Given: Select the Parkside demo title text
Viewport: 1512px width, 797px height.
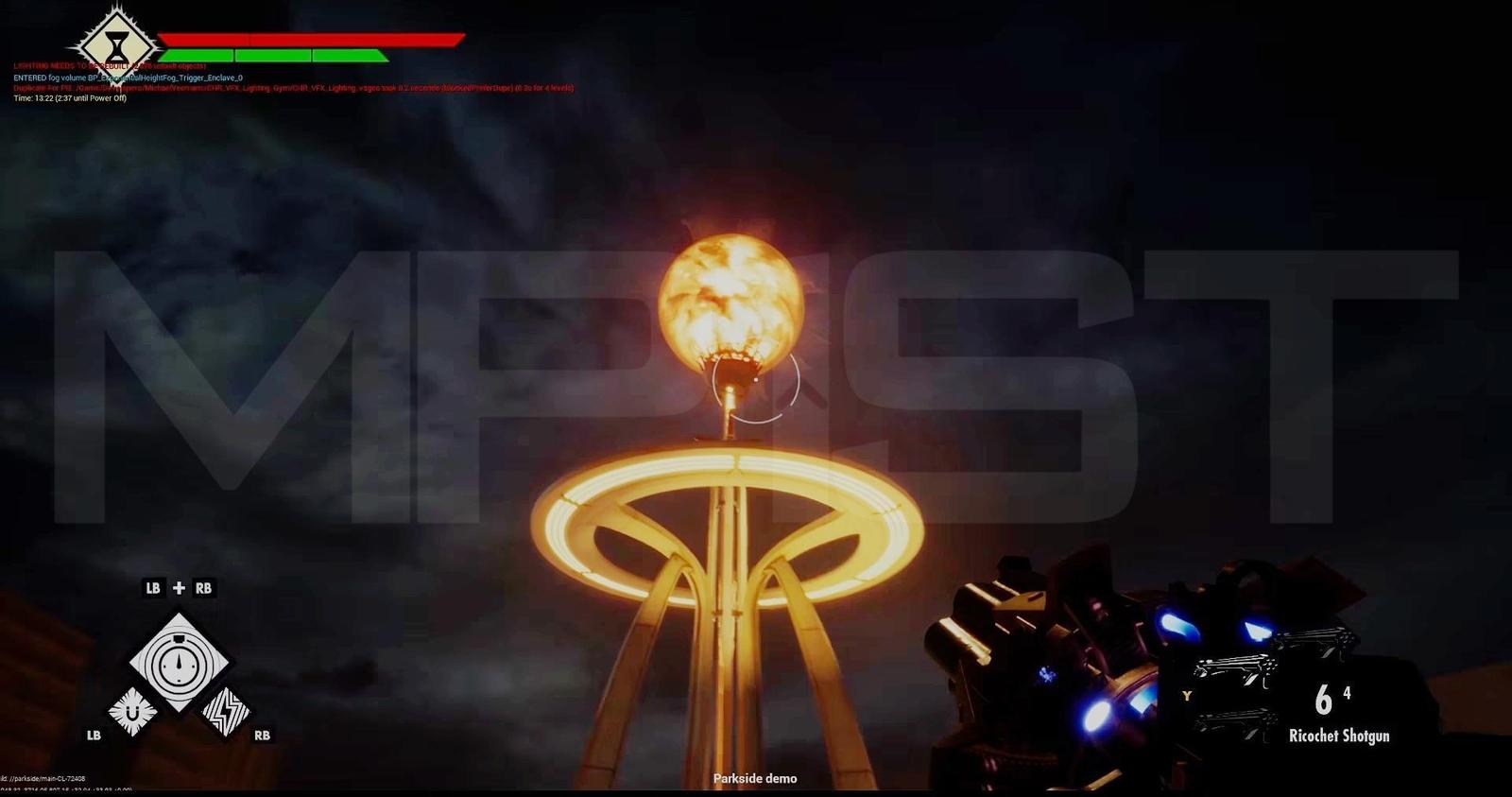Looking at the screenshot, I should click(754, 778).
